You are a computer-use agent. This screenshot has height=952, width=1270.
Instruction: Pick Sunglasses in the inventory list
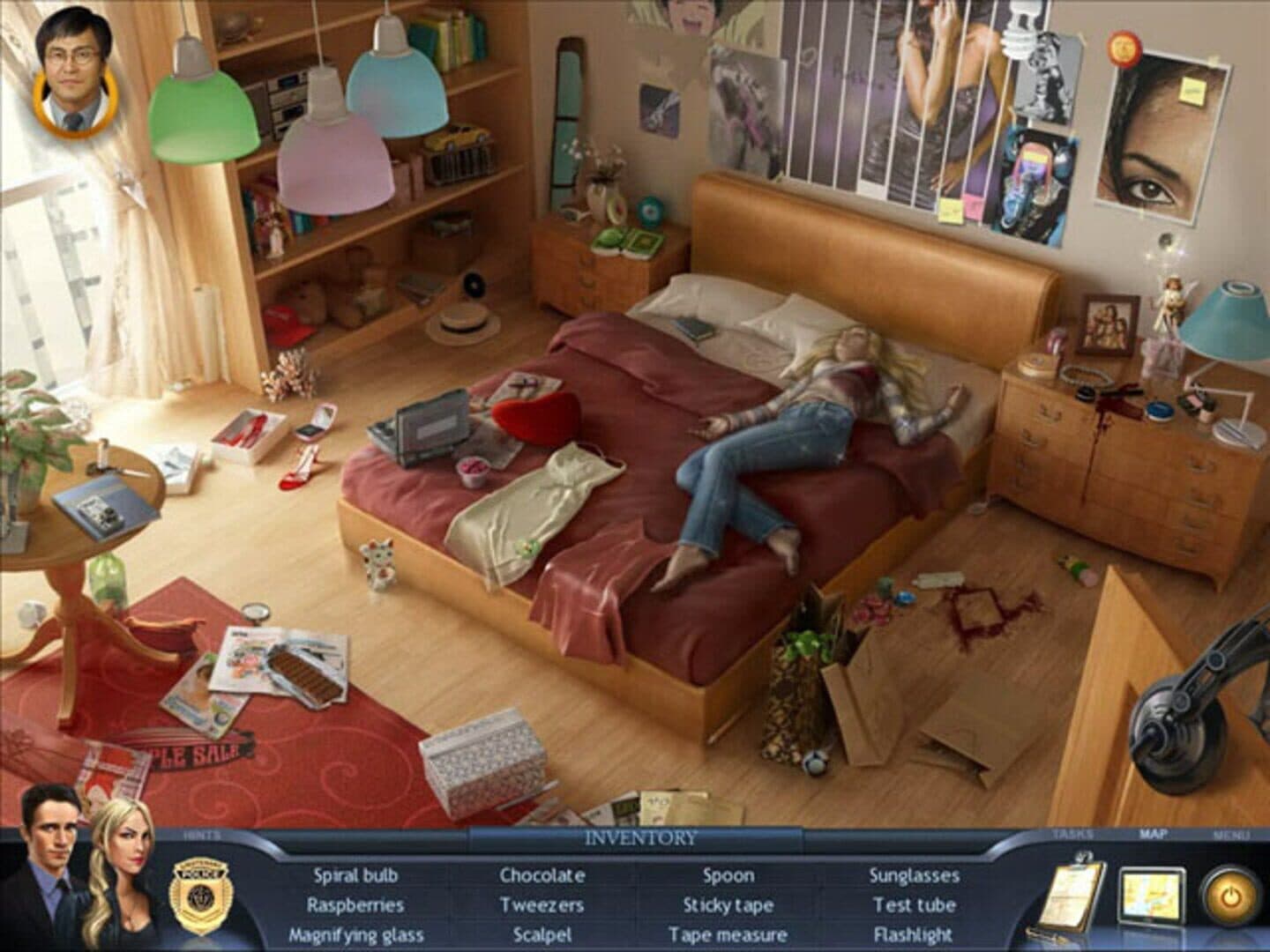[x=915, y=875]
